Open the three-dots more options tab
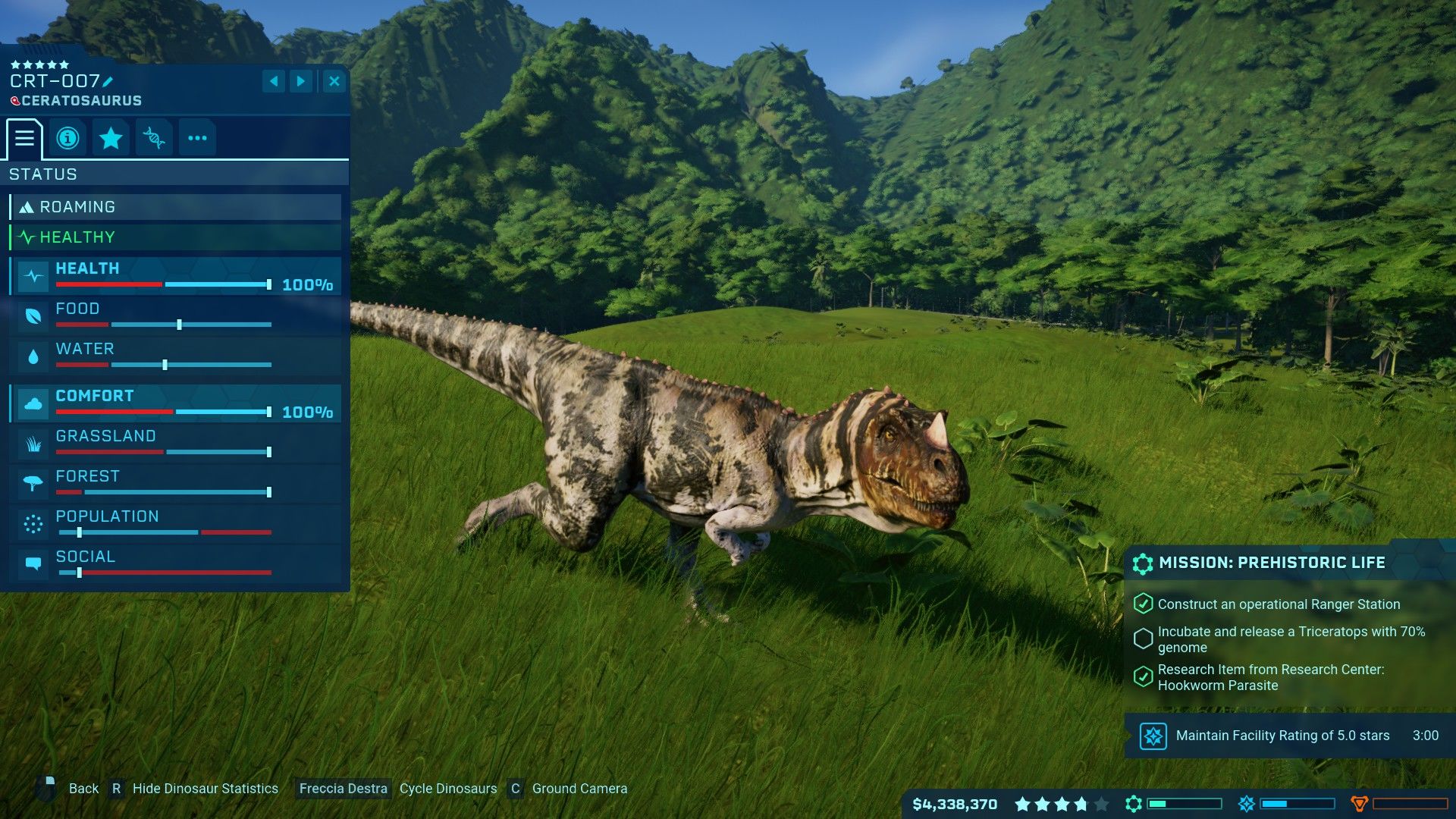The height and width of the screenshot is (819, 1456). [x=197, y=138]
